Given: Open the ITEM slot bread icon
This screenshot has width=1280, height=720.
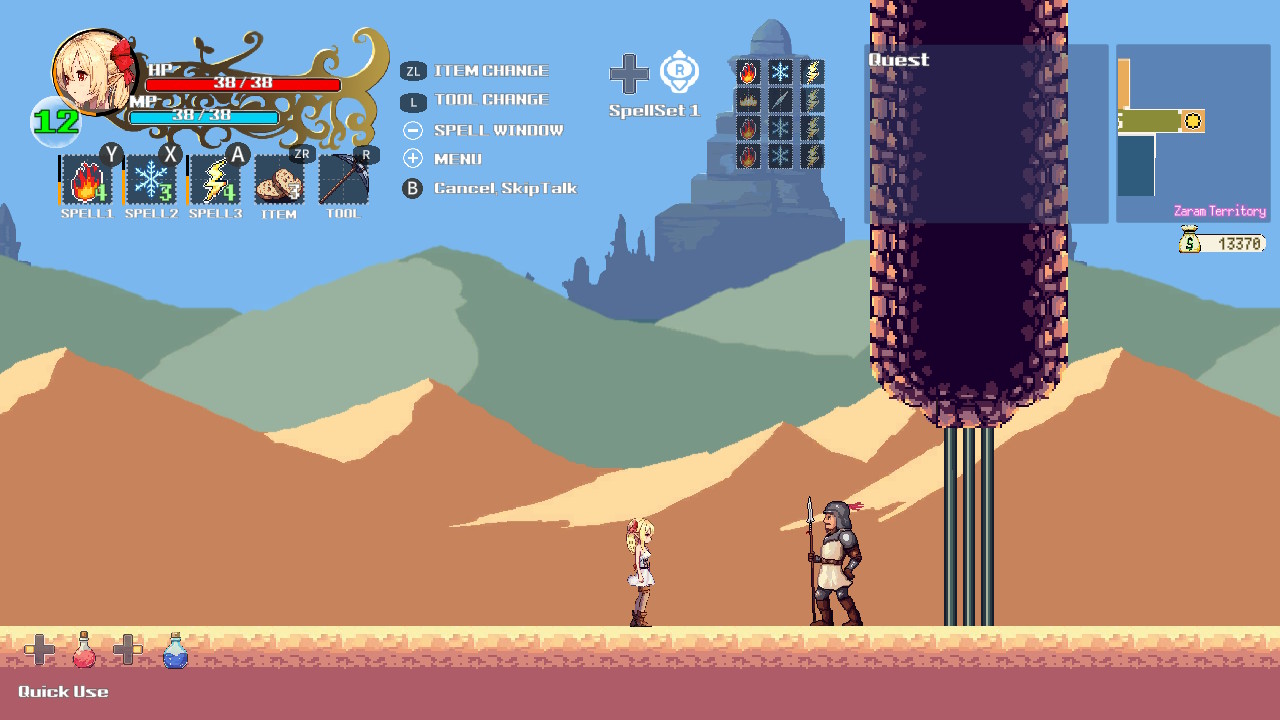Looking at the screenshot, I should point(279,182).
